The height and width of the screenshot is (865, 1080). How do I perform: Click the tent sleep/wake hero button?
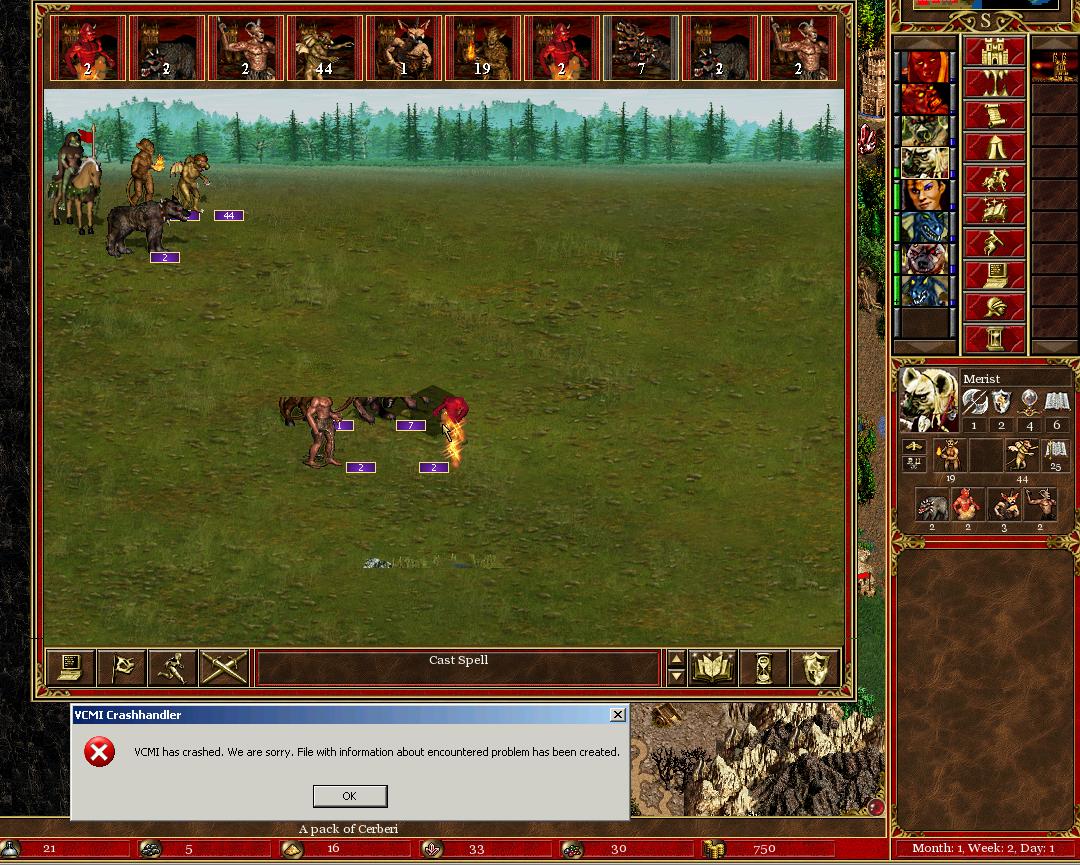(x=994, y=148)
